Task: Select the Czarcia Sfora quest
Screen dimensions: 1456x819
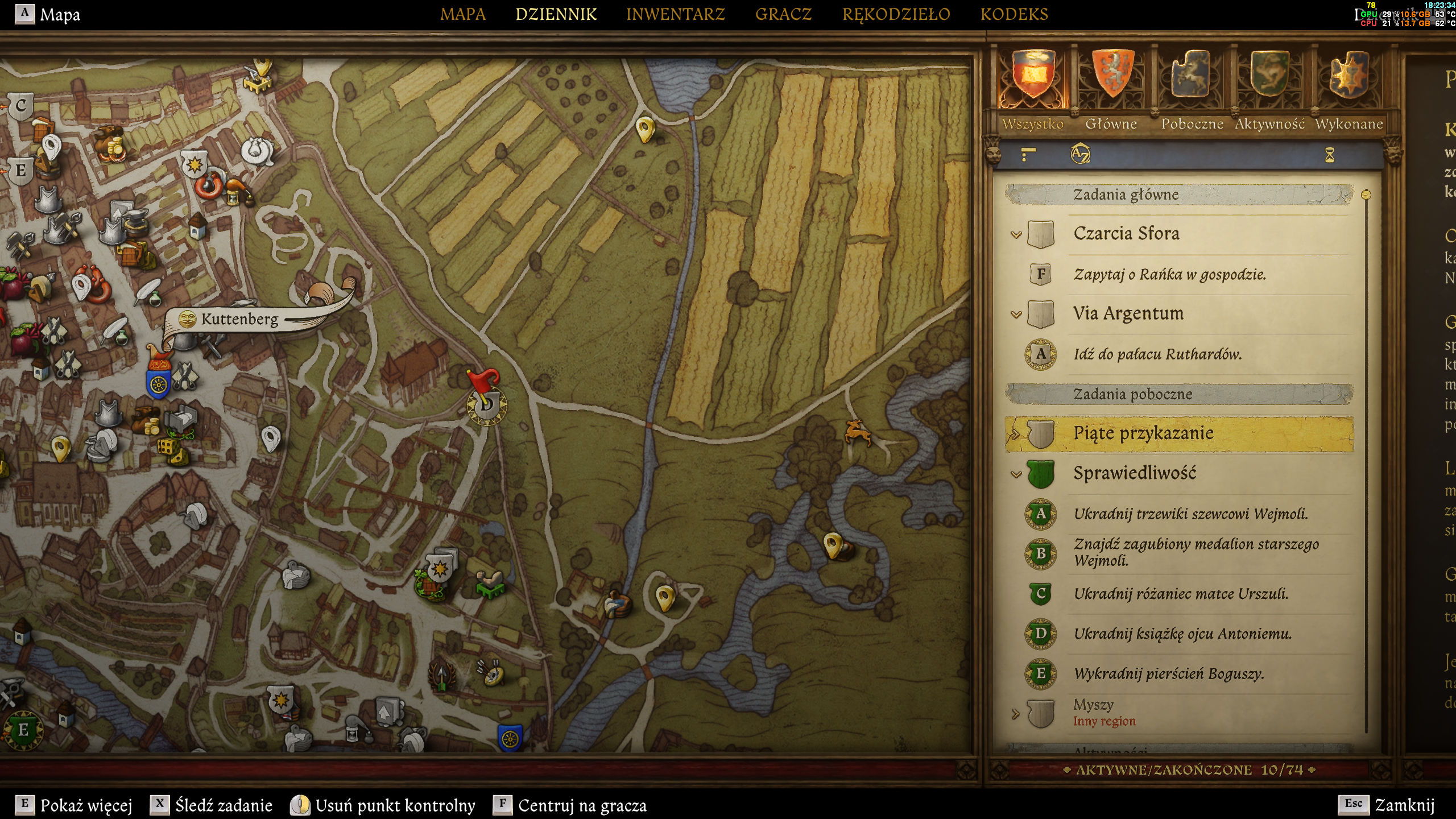Action: (x=1126, y=234)
